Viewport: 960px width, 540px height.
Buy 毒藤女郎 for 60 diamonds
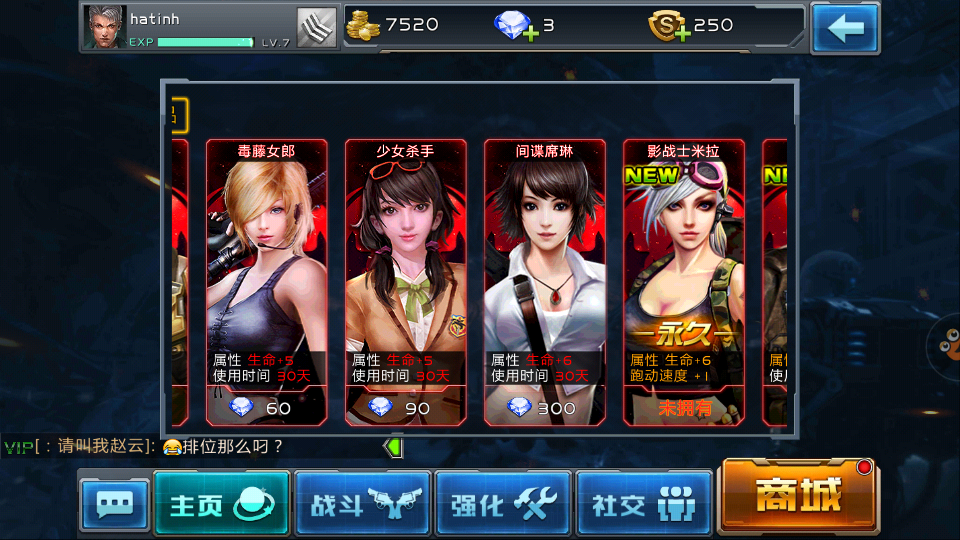266,407
